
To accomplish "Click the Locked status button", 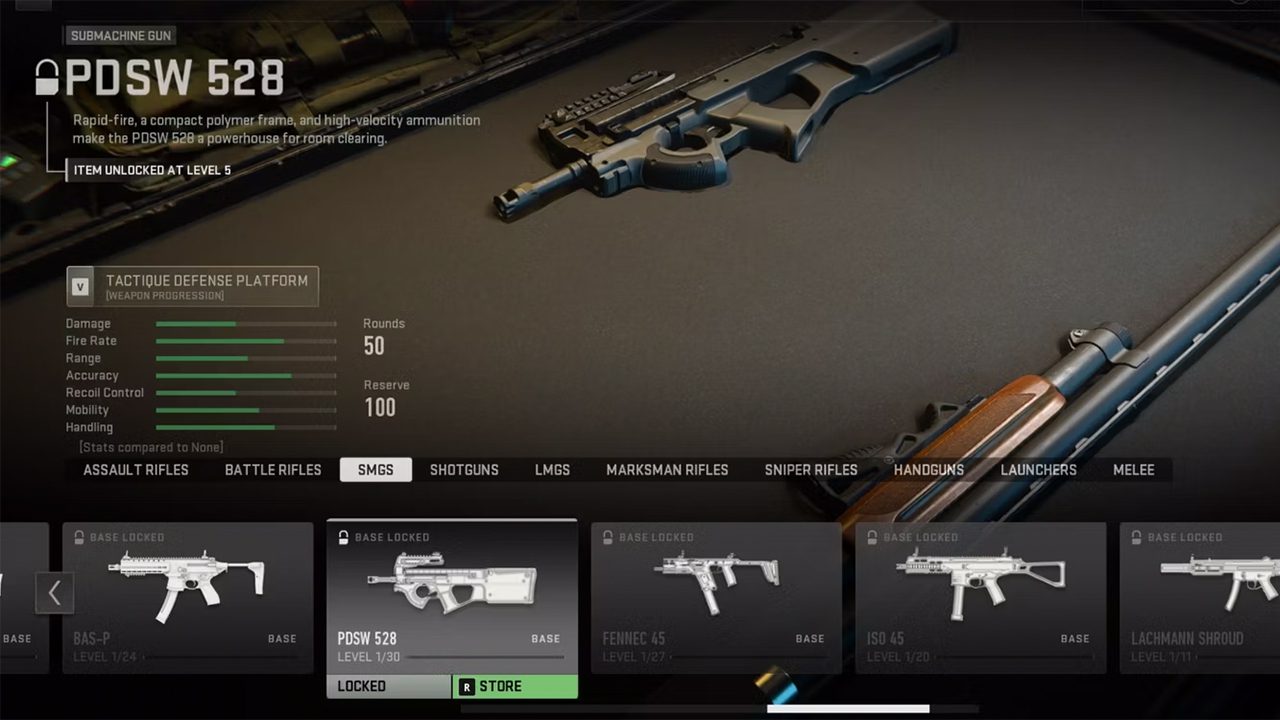I will point(389,687).
